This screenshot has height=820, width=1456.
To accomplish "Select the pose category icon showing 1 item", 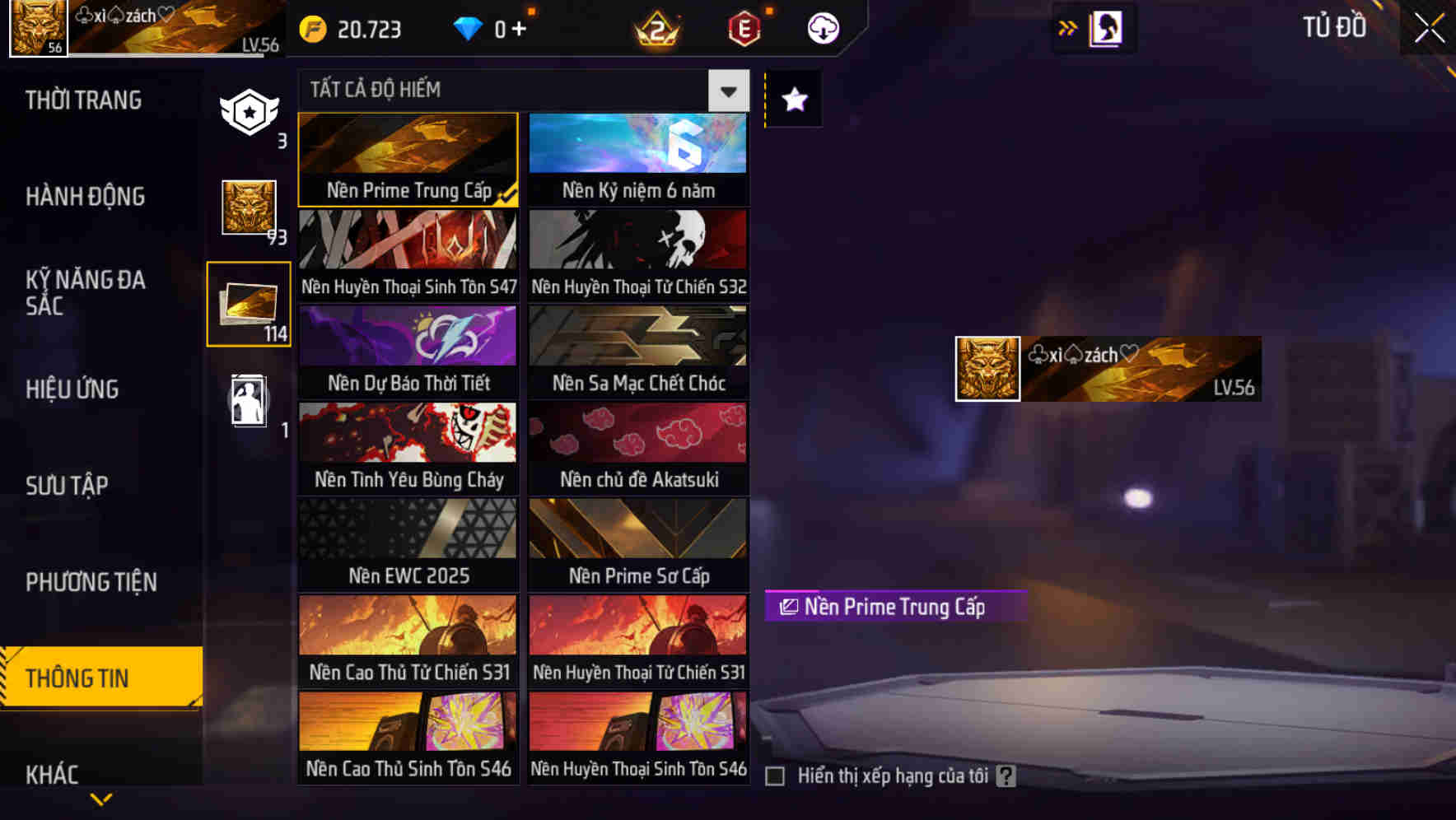I will (x=249, y=399).
